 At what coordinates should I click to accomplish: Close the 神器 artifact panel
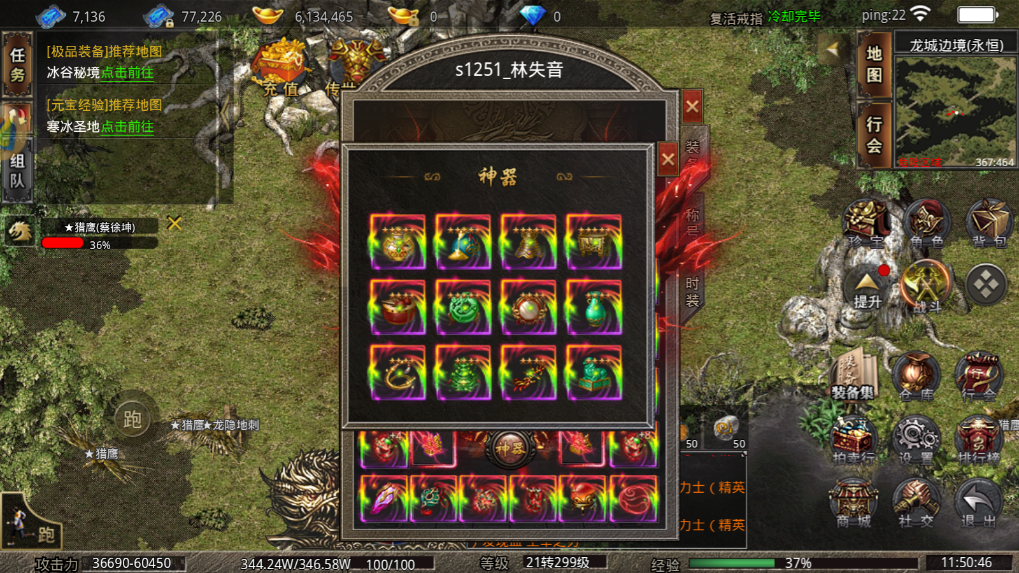coord(669,159)
